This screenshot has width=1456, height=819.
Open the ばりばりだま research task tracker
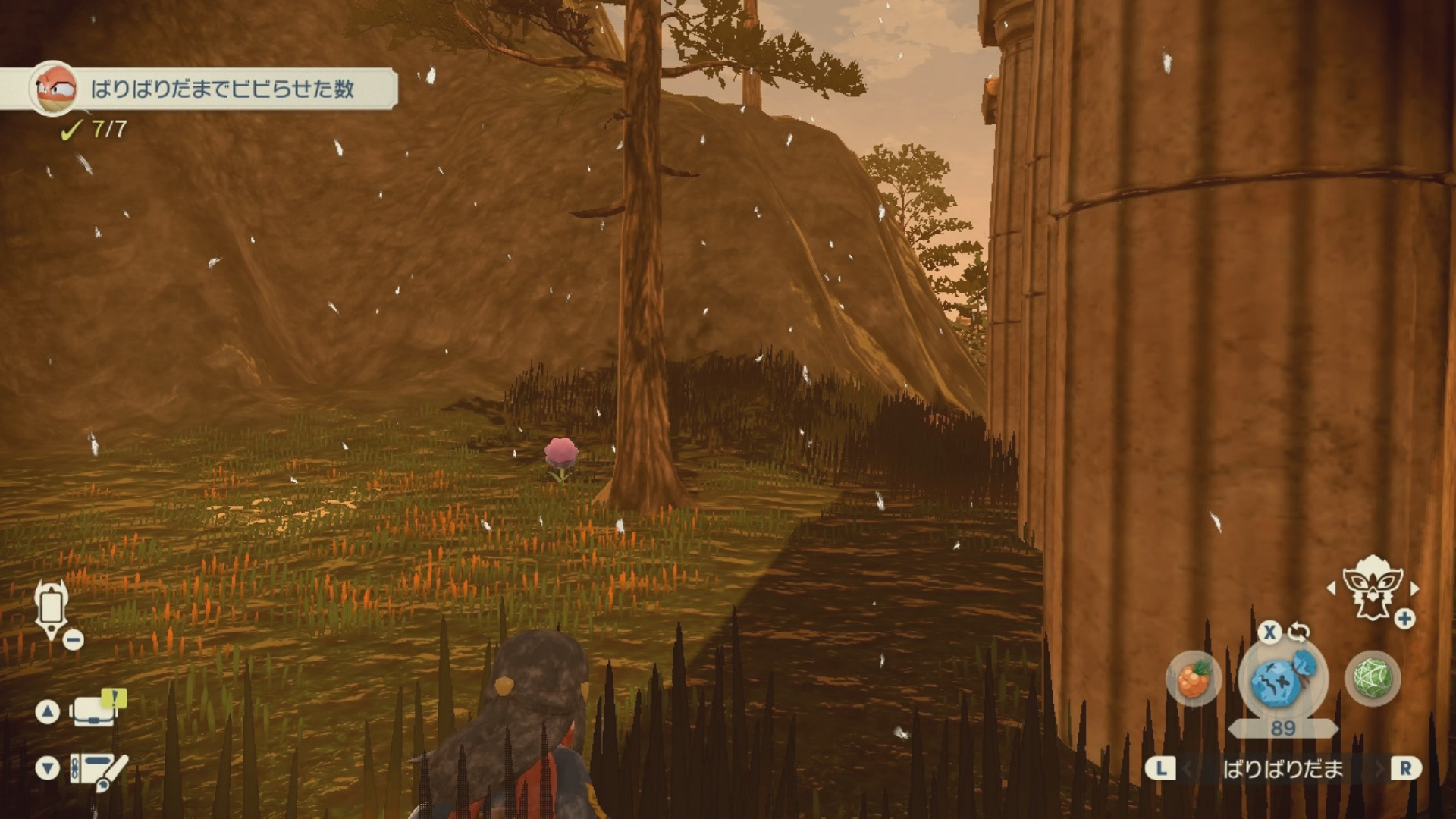point(221,89)
